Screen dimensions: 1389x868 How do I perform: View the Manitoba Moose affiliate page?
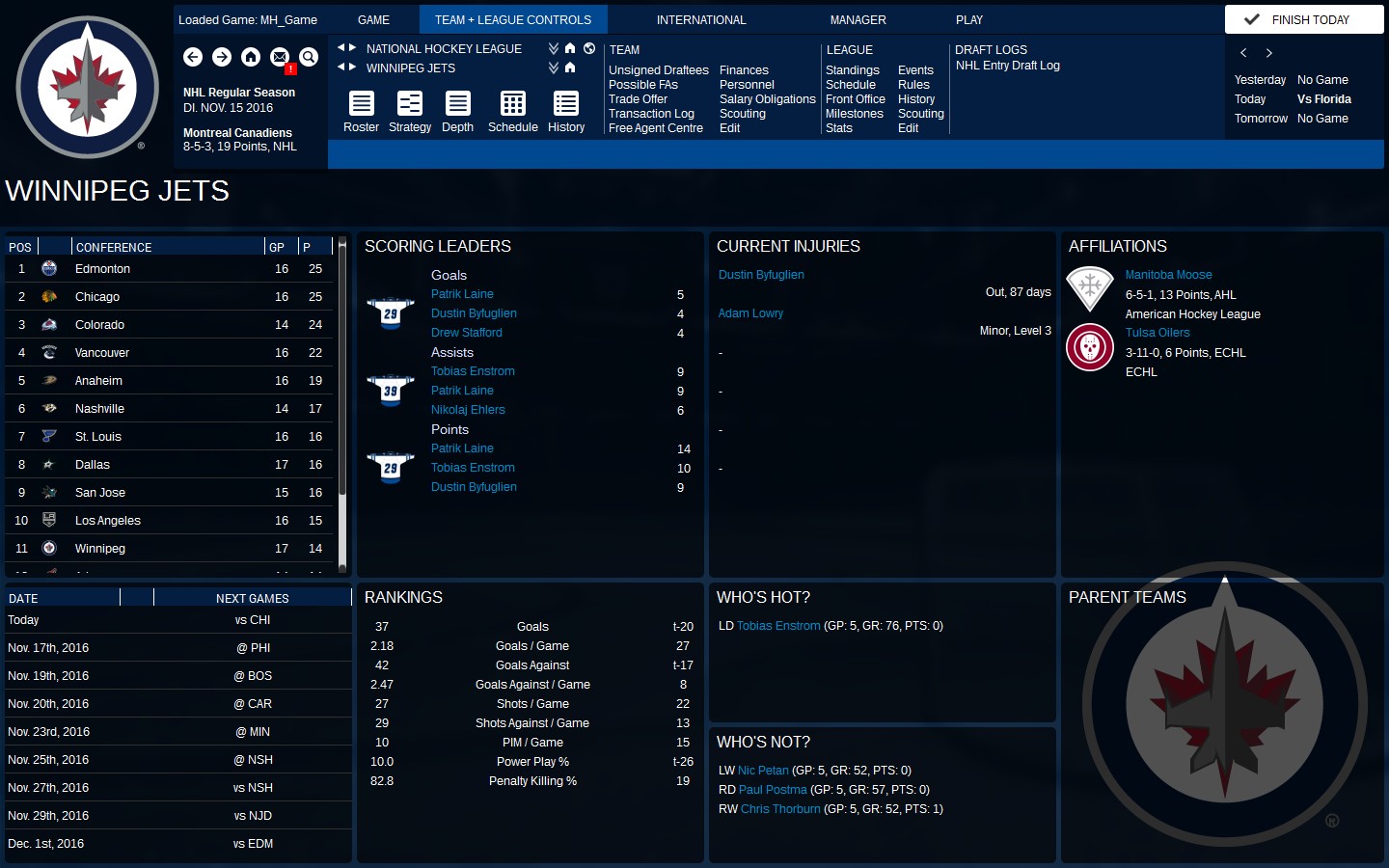pyautogui.click(x=1168, y=274)
